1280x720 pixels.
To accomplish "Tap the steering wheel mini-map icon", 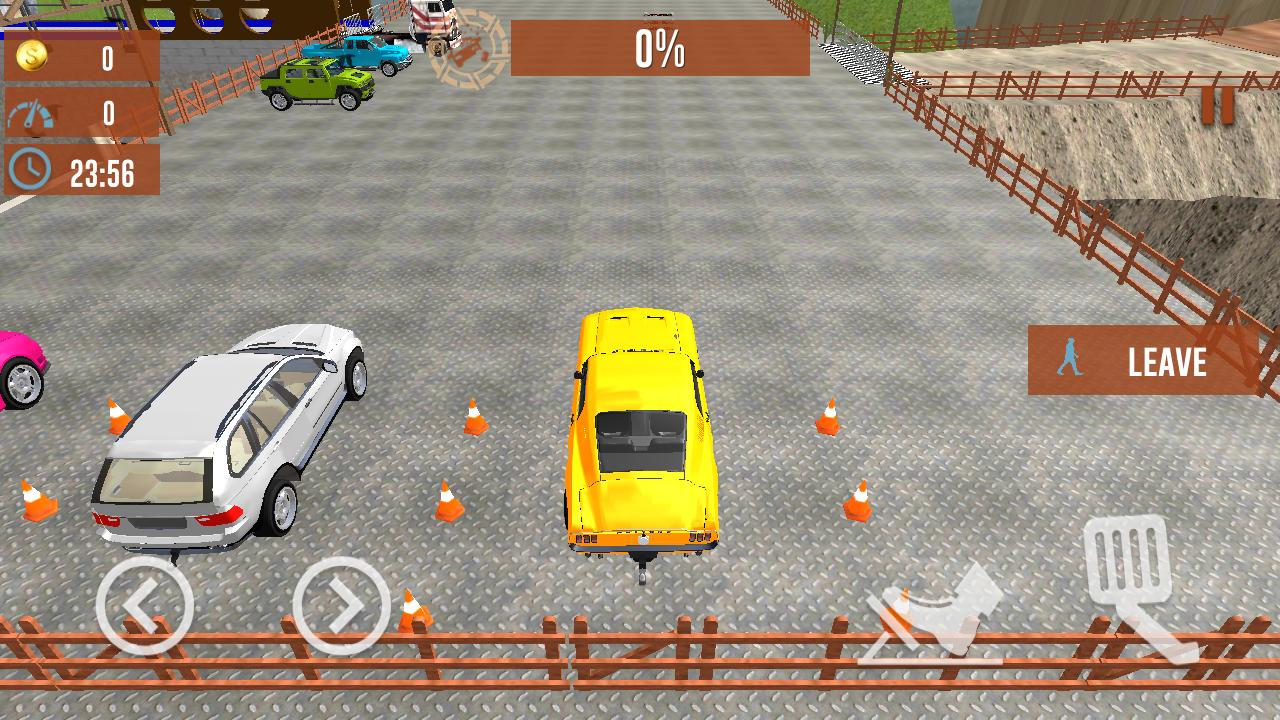I will coord(470,50).
